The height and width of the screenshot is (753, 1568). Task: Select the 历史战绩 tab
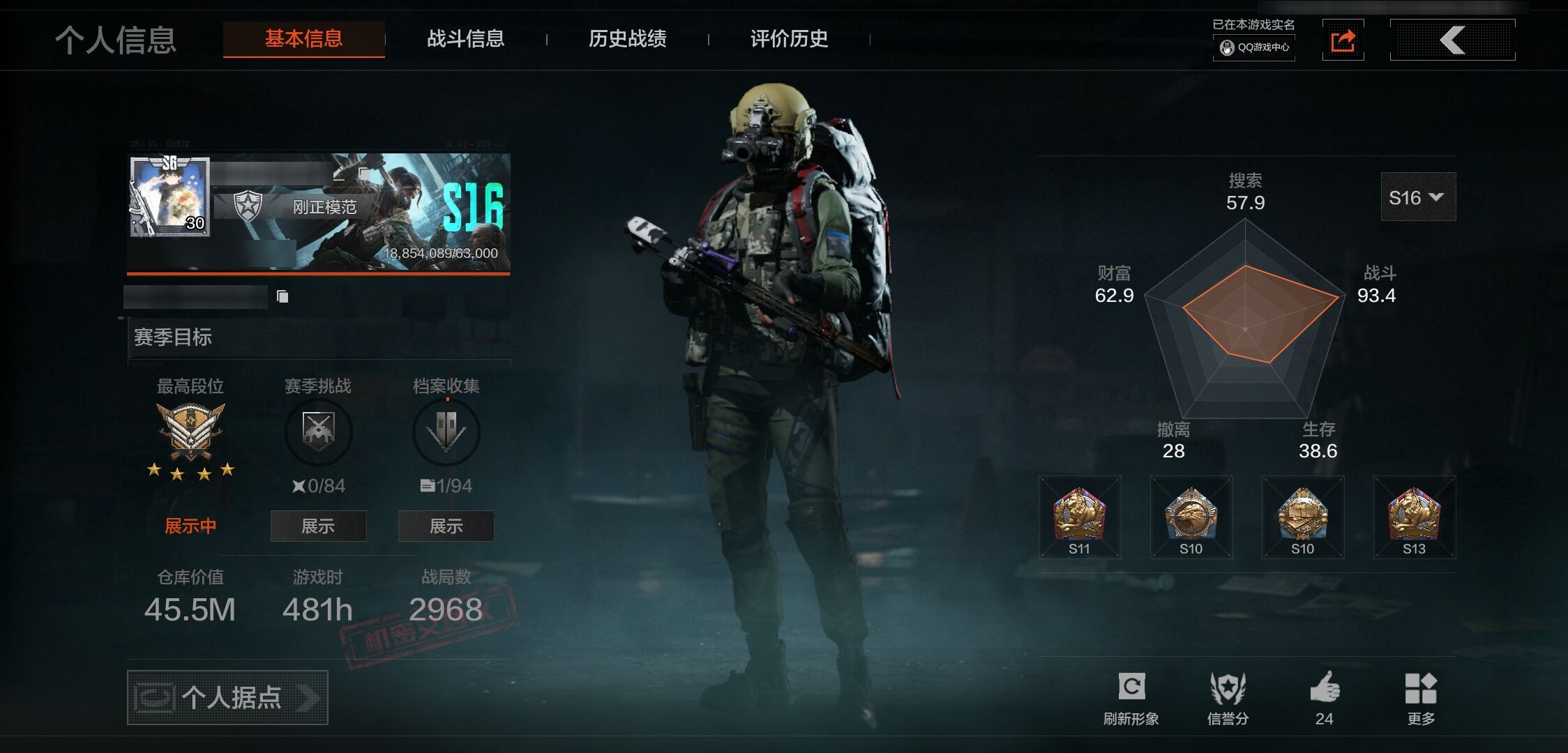(x=627, y=39)
